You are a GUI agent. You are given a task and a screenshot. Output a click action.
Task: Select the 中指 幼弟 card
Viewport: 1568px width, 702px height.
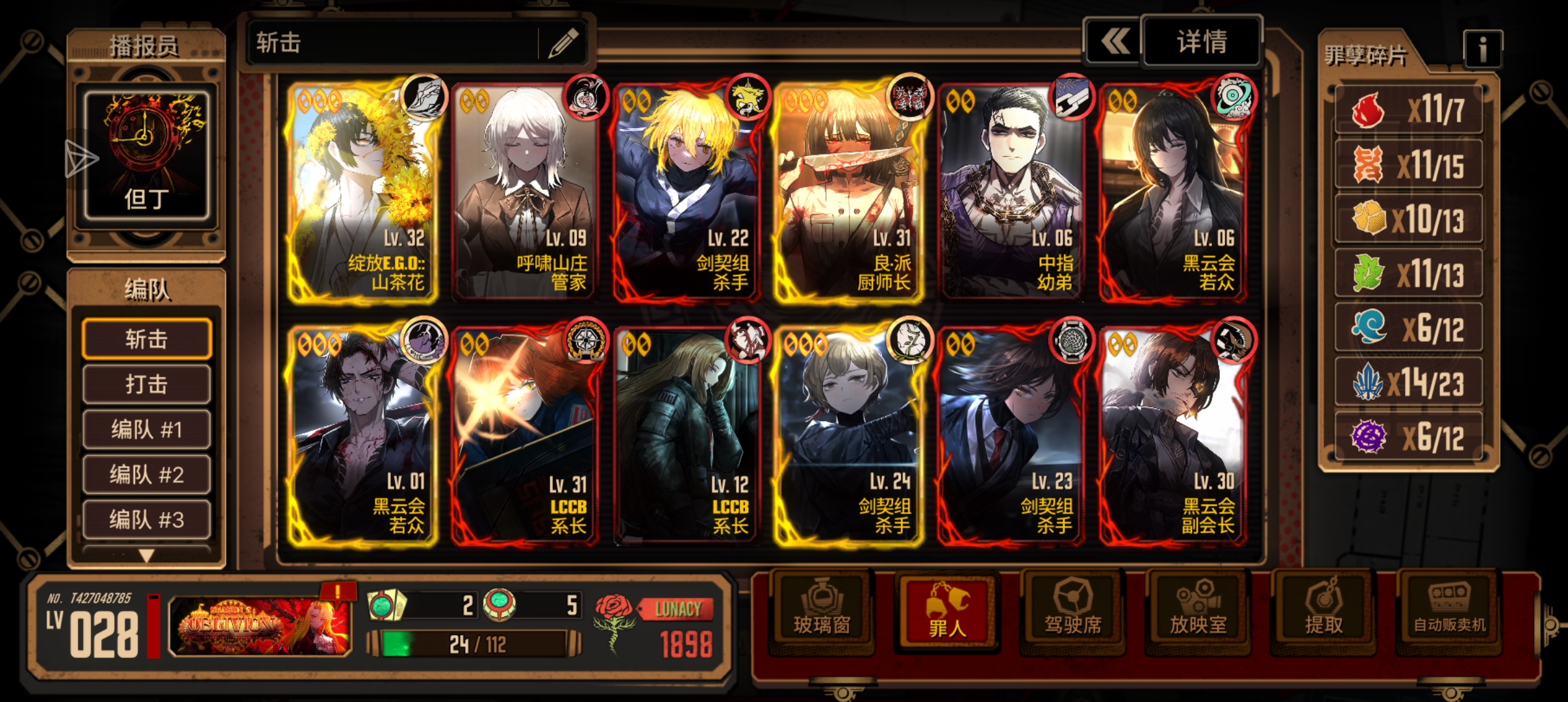pyautogui.click(x=1011, y=192)
